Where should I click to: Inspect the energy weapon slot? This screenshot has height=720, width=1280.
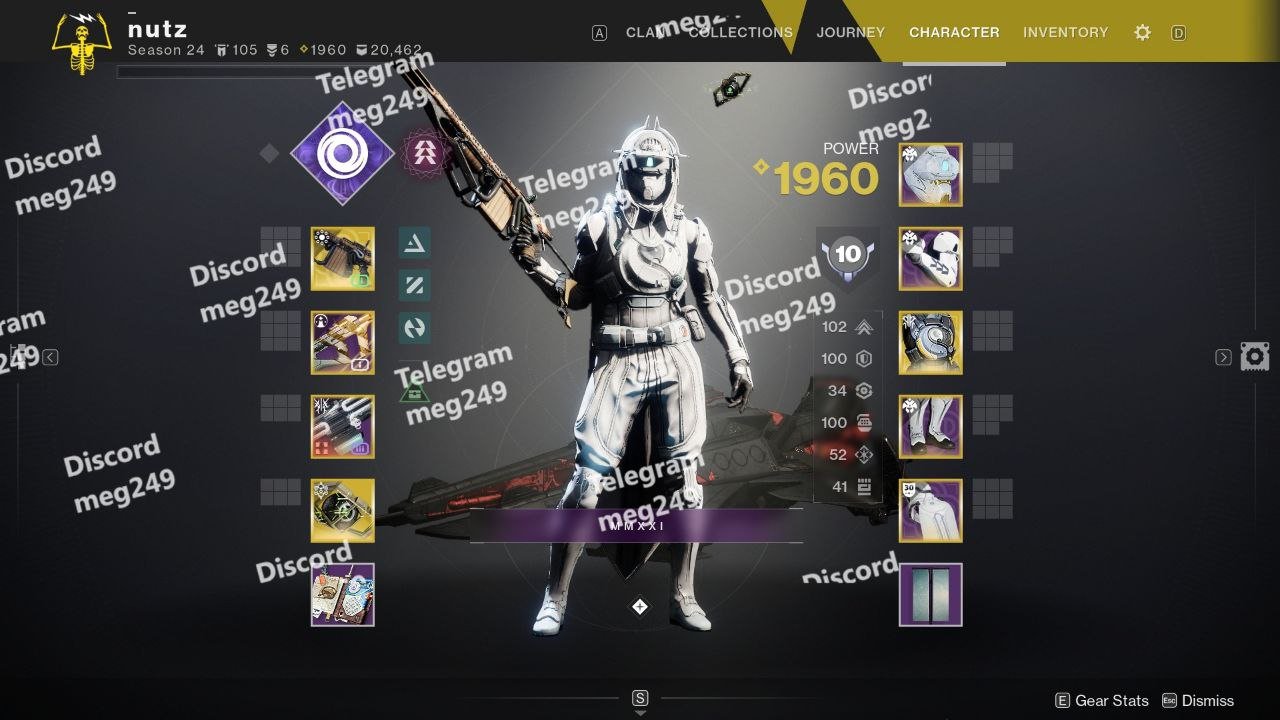pyautogui.click(x=342, y=343)
